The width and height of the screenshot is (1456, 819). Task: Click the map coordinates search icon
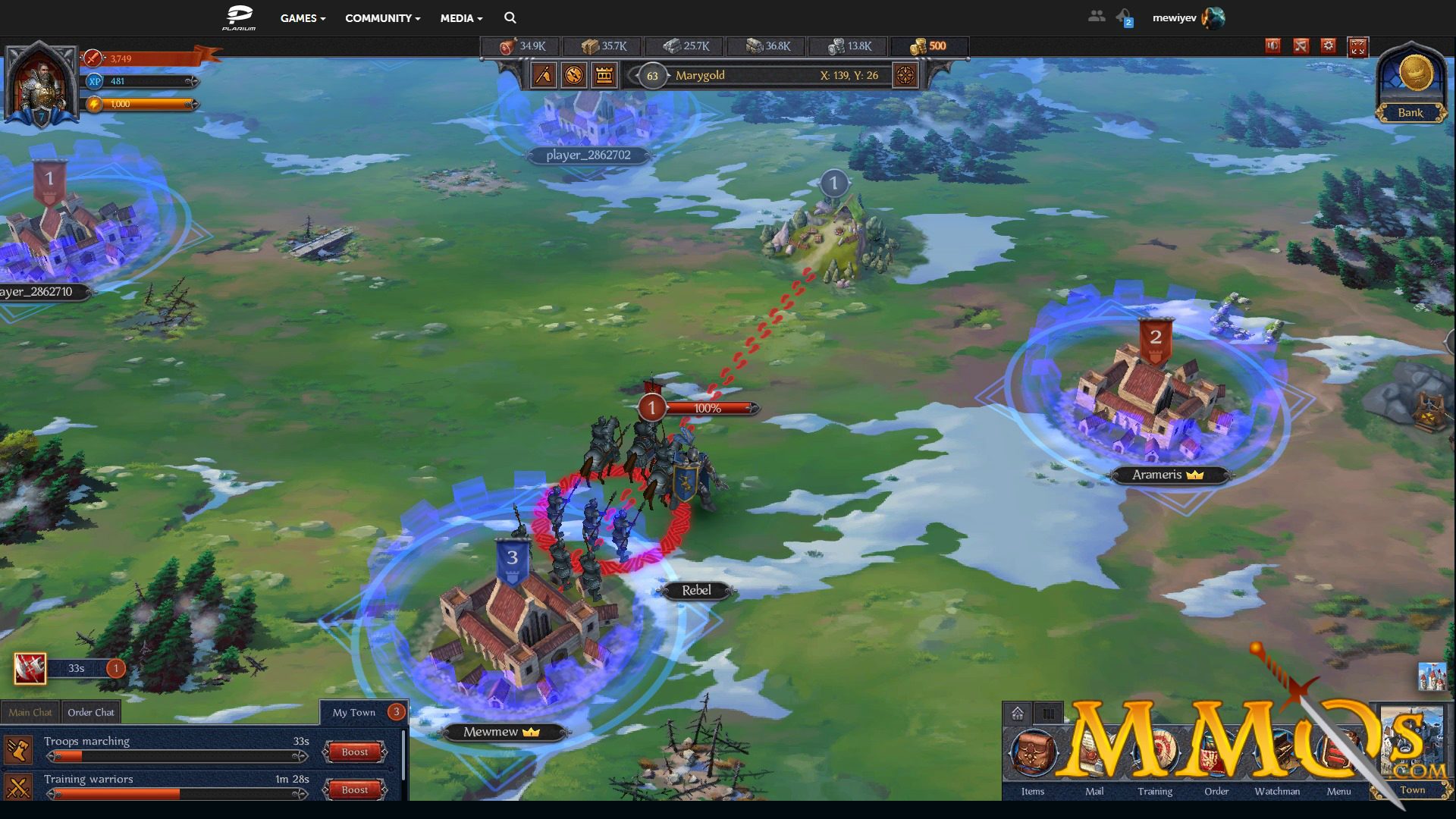click(x=905, y=75)
